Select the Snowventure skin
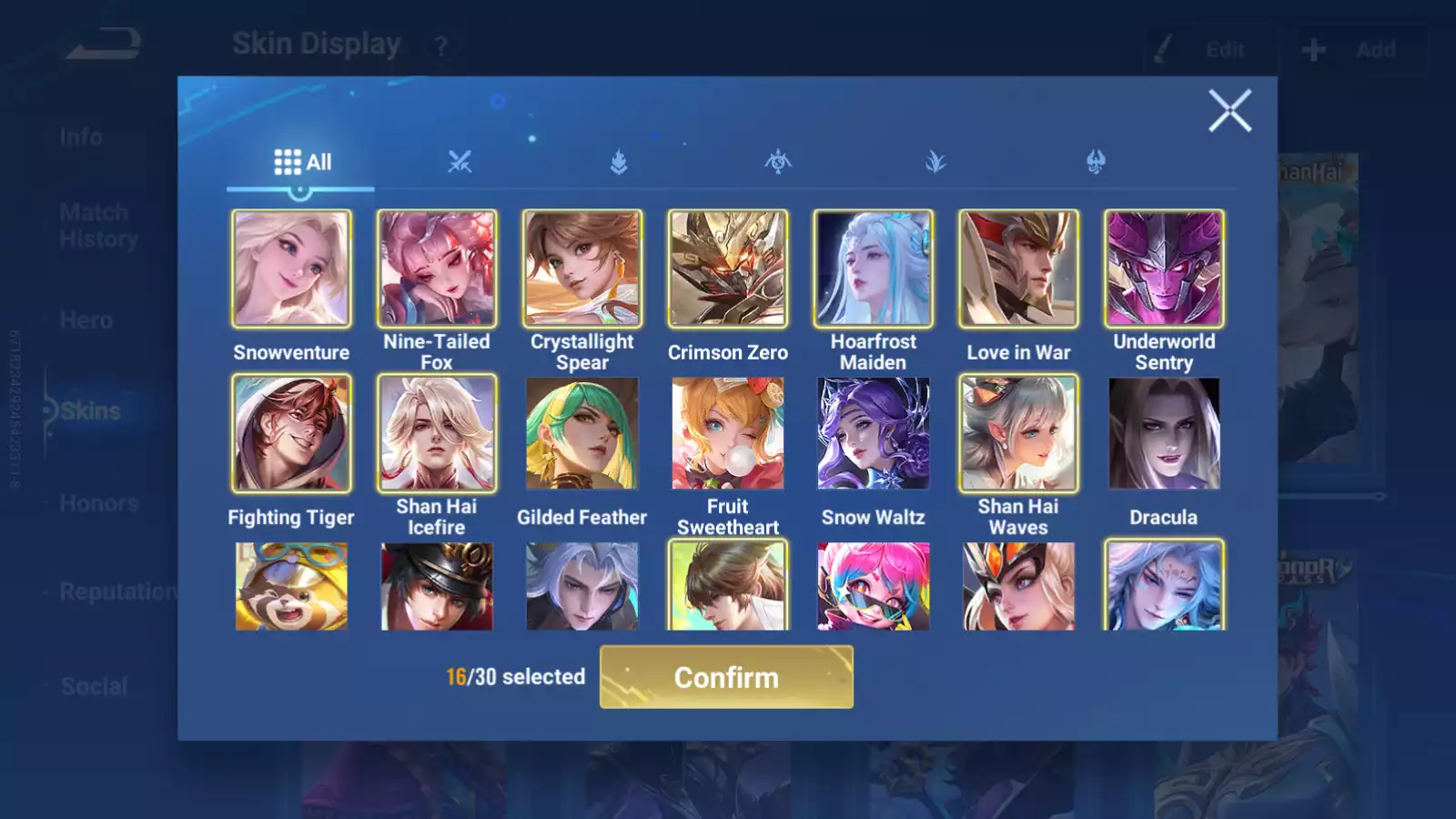 point(291,269)
